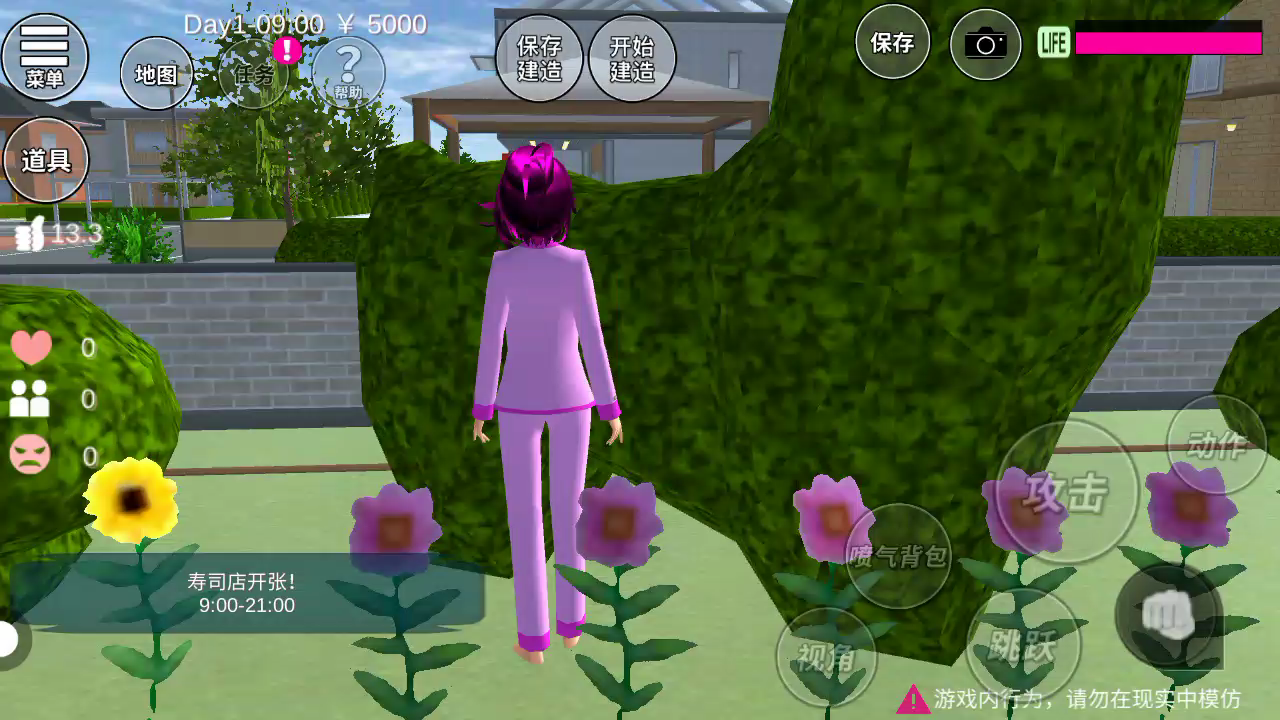1280x720 pixels.
Task: Trigger the 攻击 attack button
Action: click(1067, 491)
